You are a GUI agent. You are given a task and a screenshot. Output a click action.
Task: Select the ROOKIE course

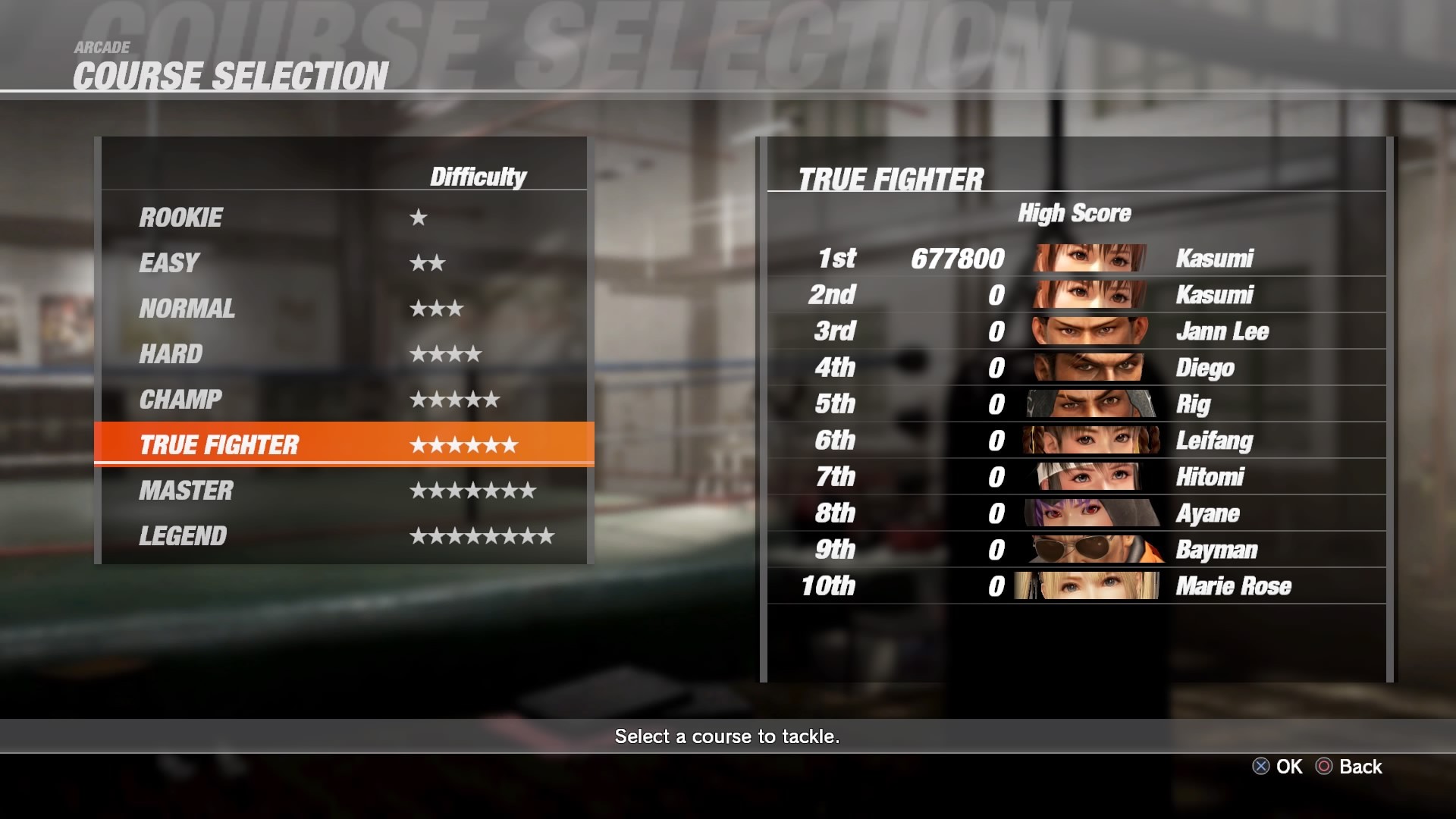tap(343, 218)
